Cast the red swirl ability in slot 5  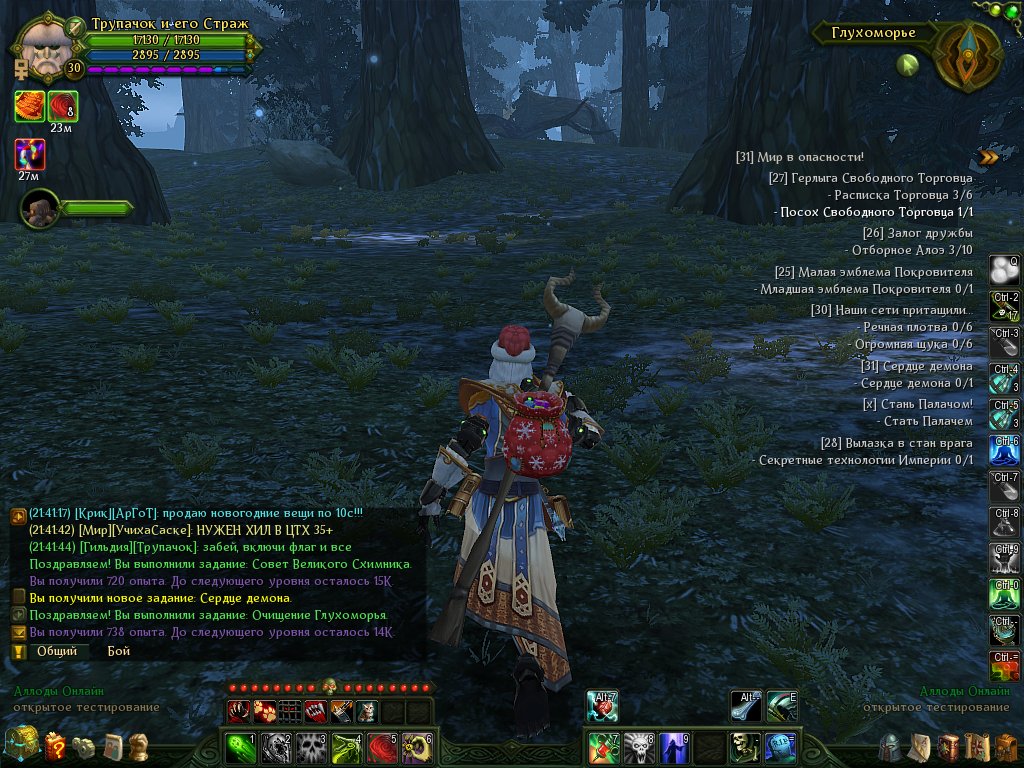tap(383, 747)
